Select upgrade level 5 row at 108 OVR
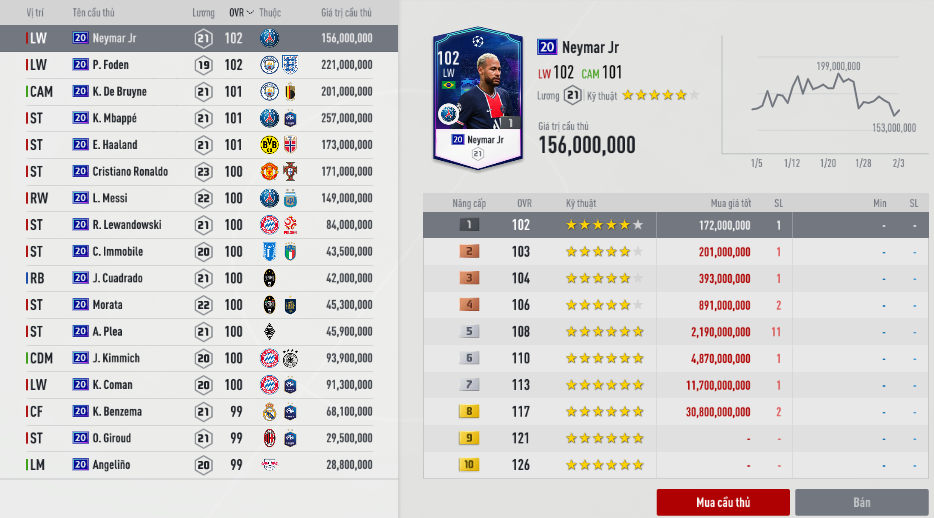Image resolution: width=934 pixels, height=518 pixels. click(x=676, y=331)
